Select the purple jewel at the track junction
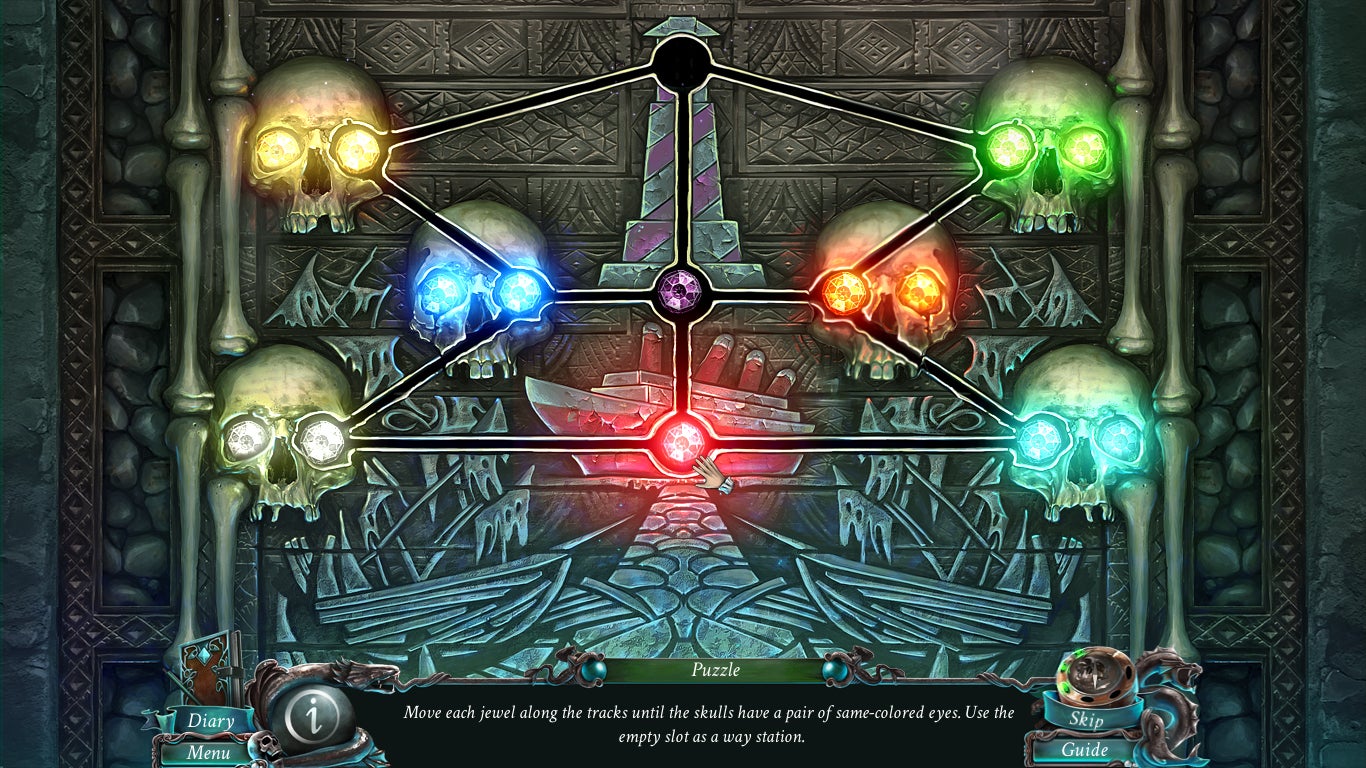This screenshot has width=1366, height=768. [x=684, y=294]
